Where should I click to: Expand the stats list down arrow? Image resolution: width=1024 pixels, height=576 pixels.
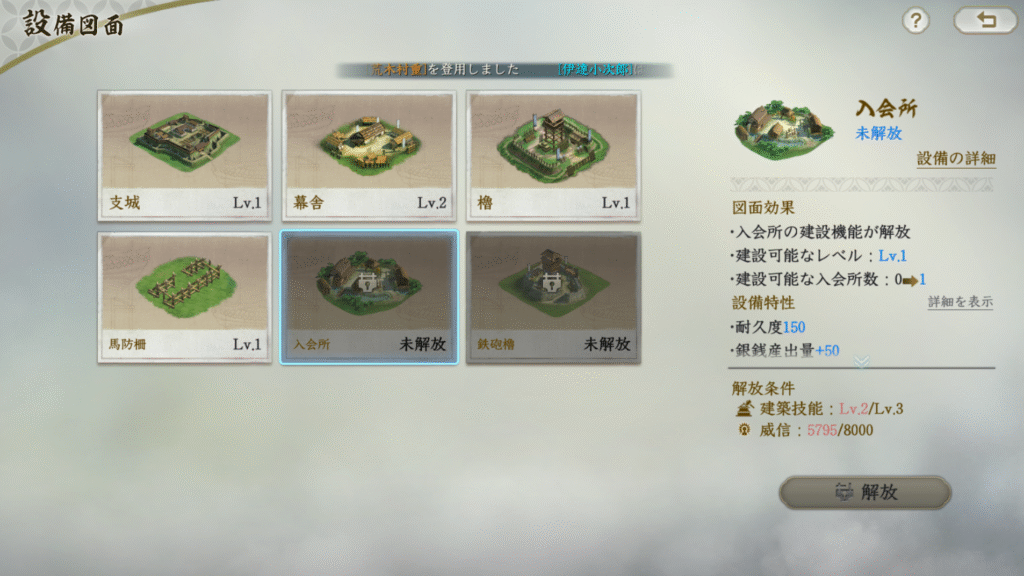(x=861, y=360)
